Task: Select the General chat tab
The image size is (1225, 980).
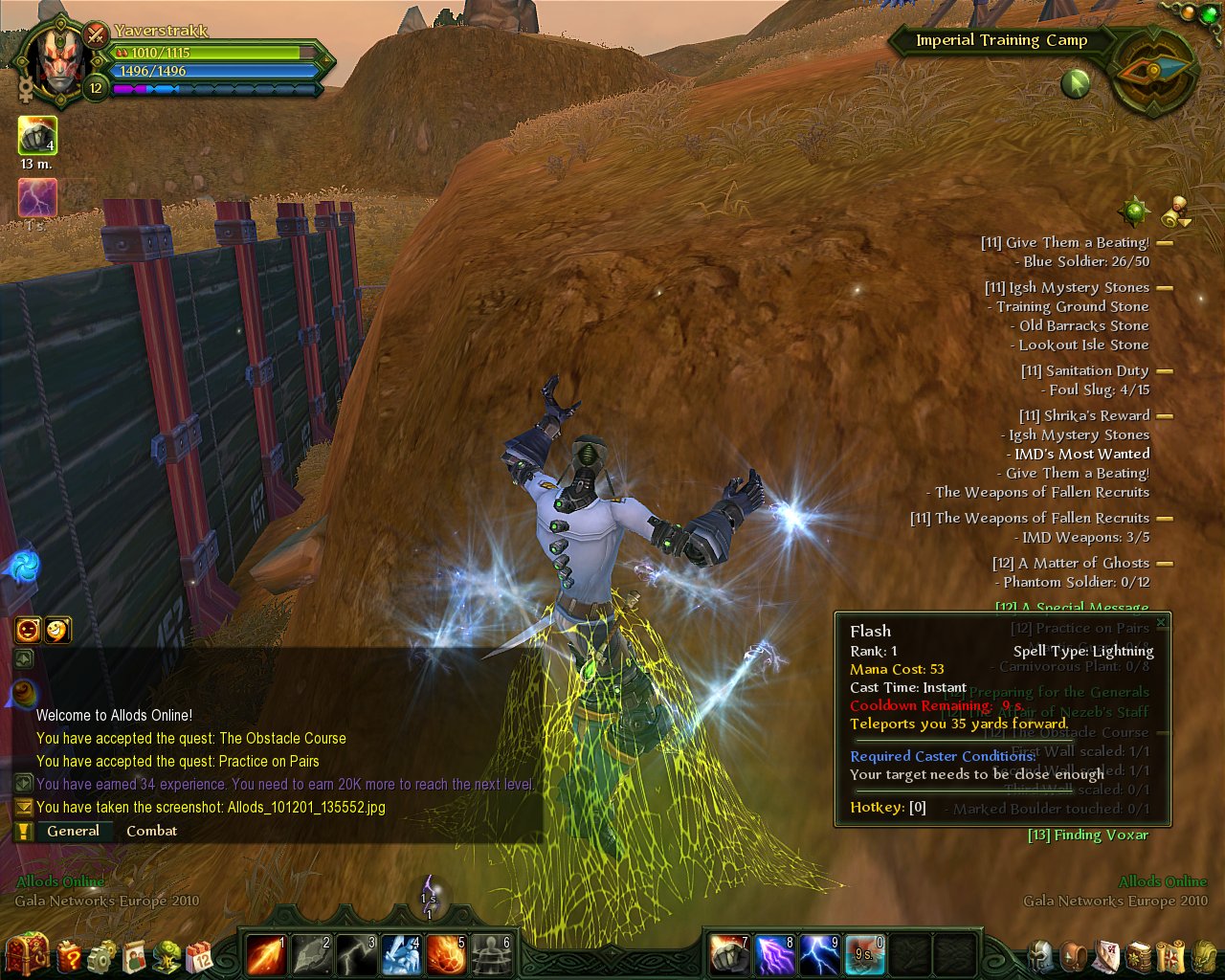Action: (x=73, y=831)
